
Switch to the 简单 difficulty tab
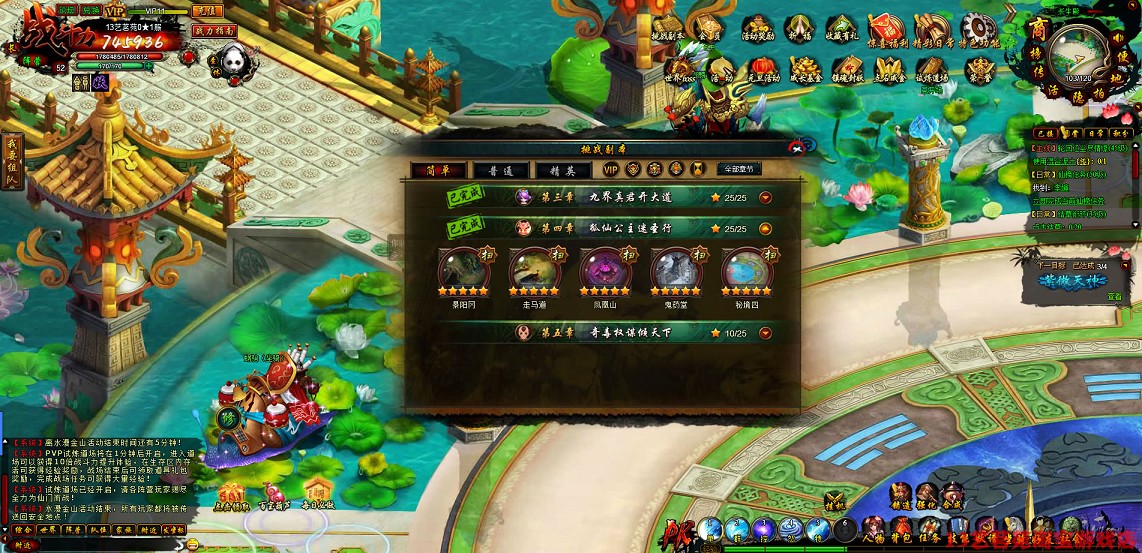tap(437, 170)
